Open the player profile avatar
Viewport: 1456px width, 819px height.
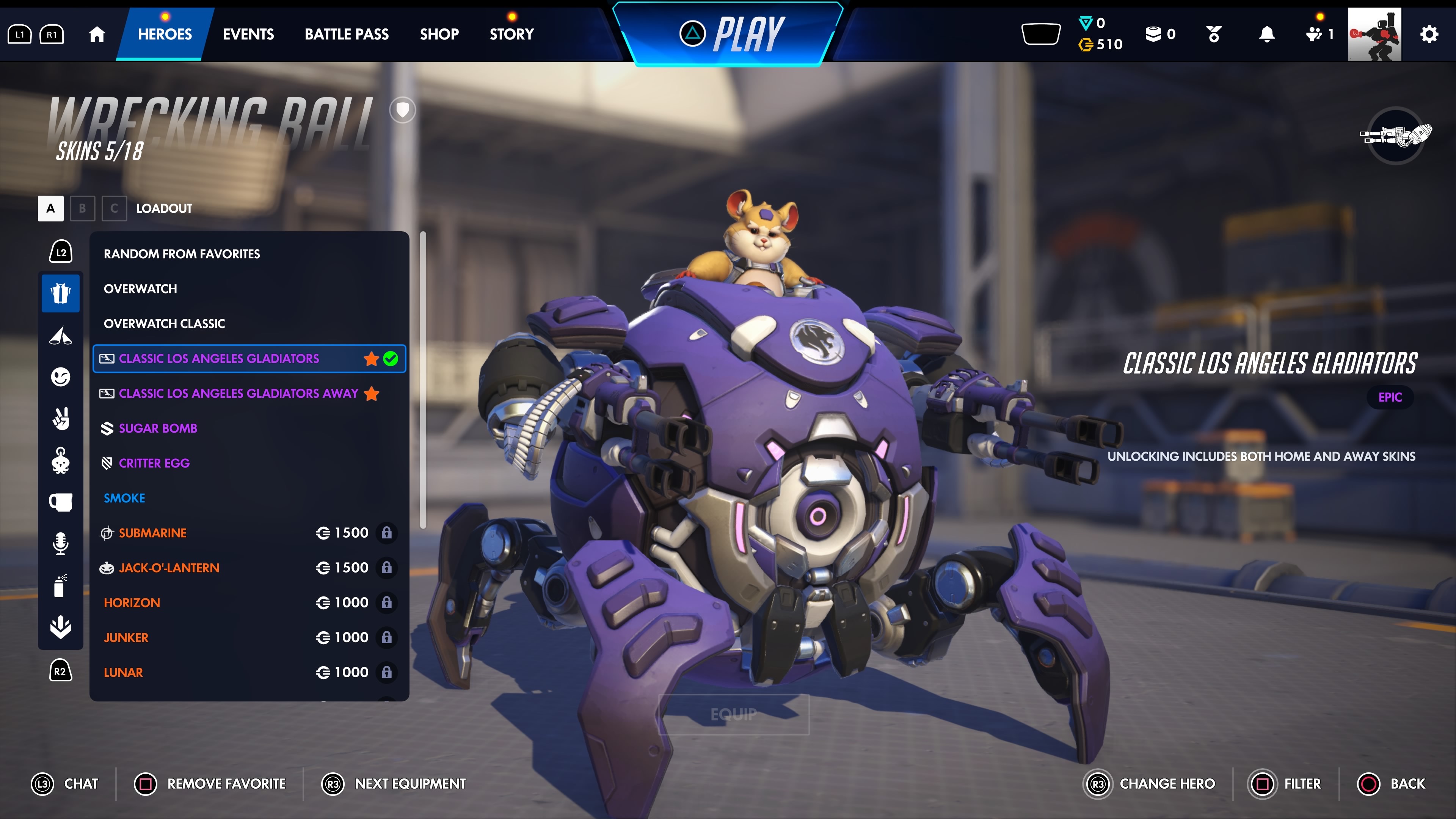(x=1374, y=34)
